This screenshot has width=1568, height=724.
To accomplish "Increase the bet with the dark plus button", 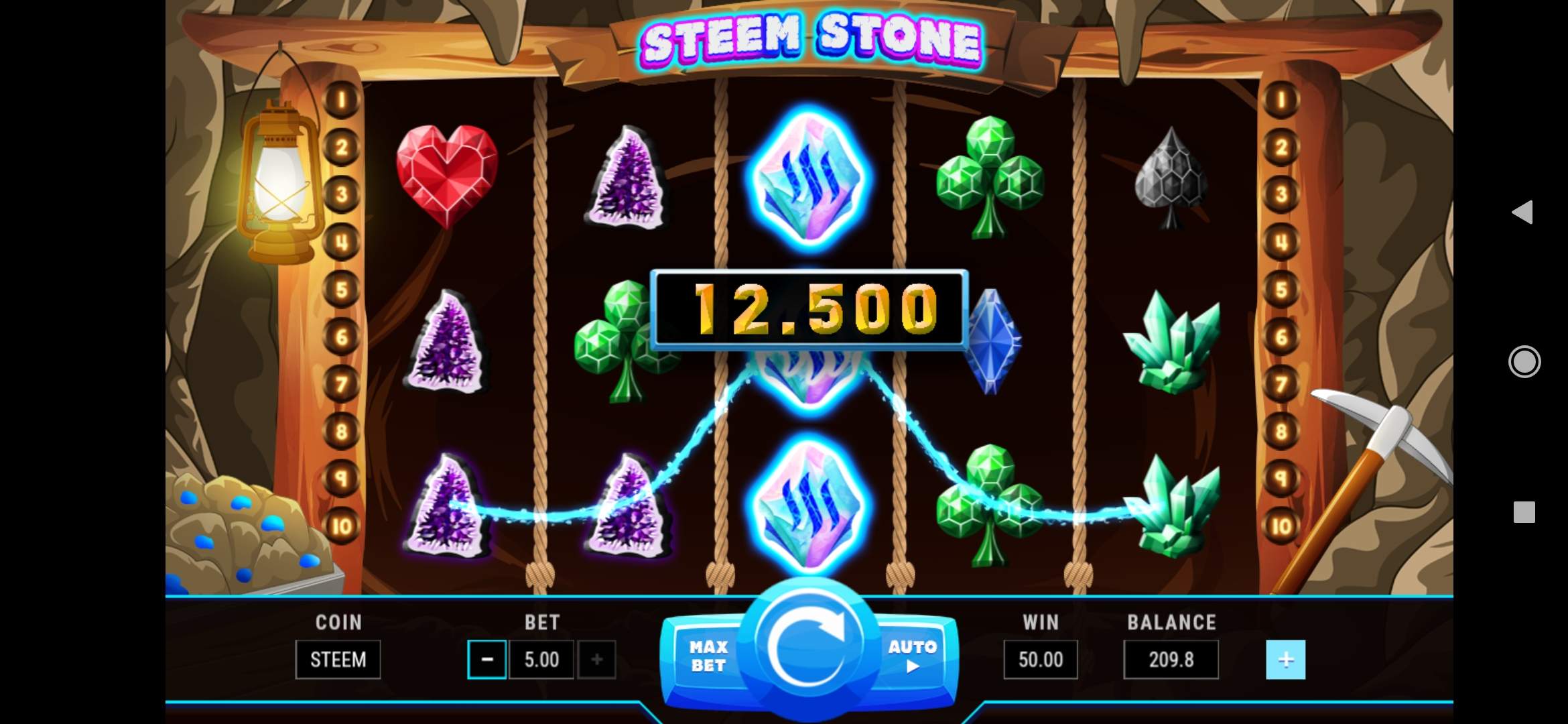I will 596,660.
